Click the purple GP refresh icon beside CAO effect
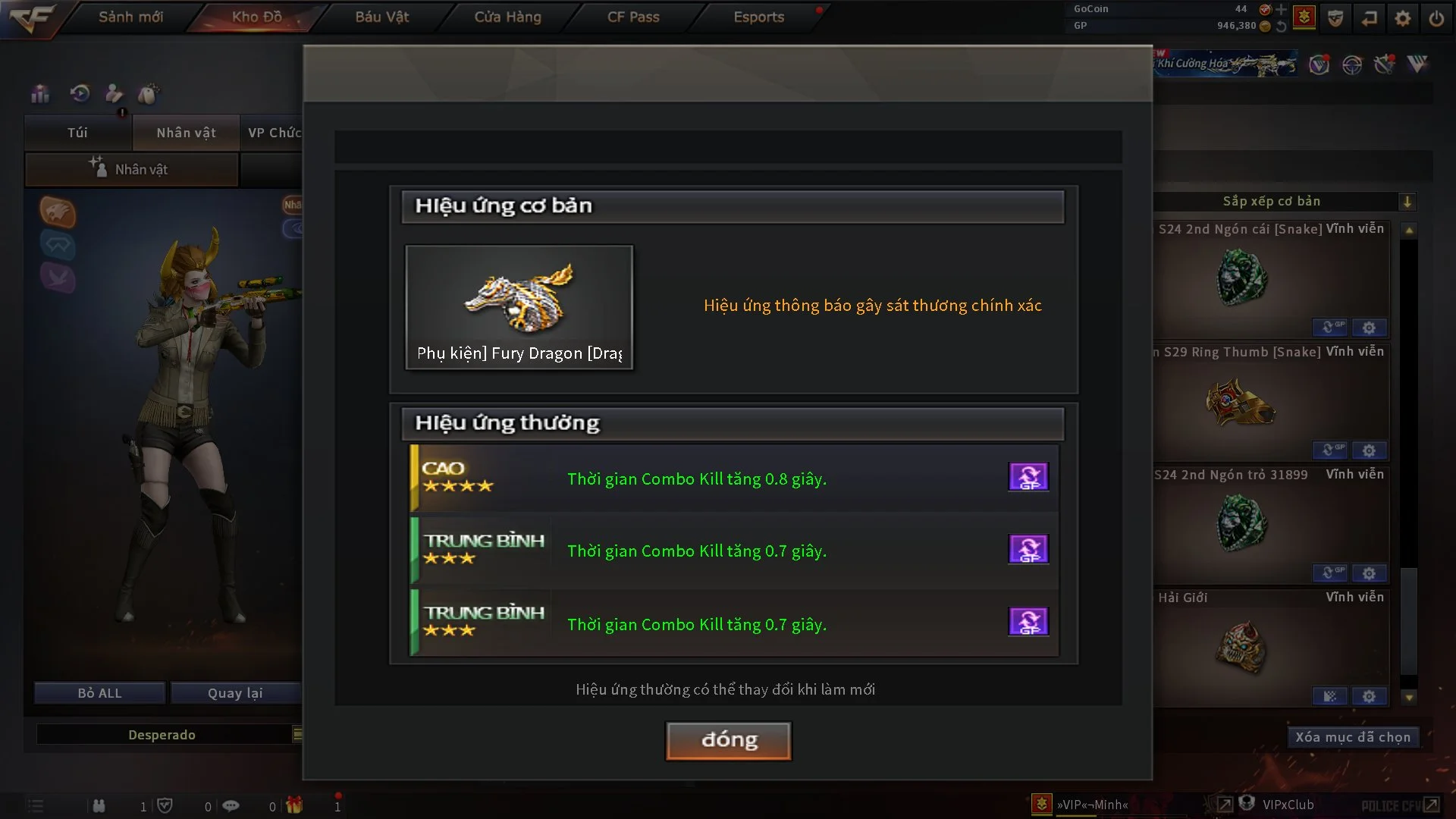Screen dimensions: 1456x819 1029,476
